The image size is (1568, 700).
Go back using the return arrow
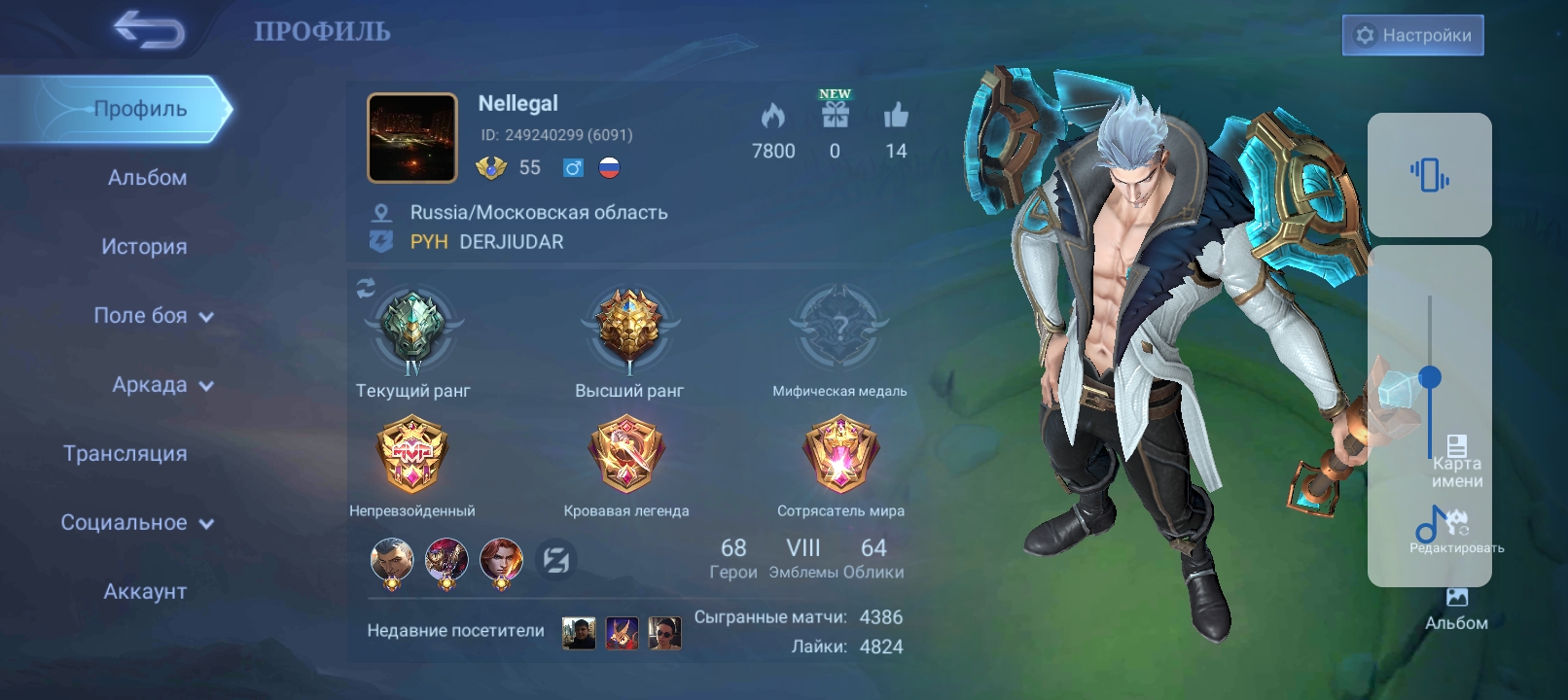tap(149, 31)
